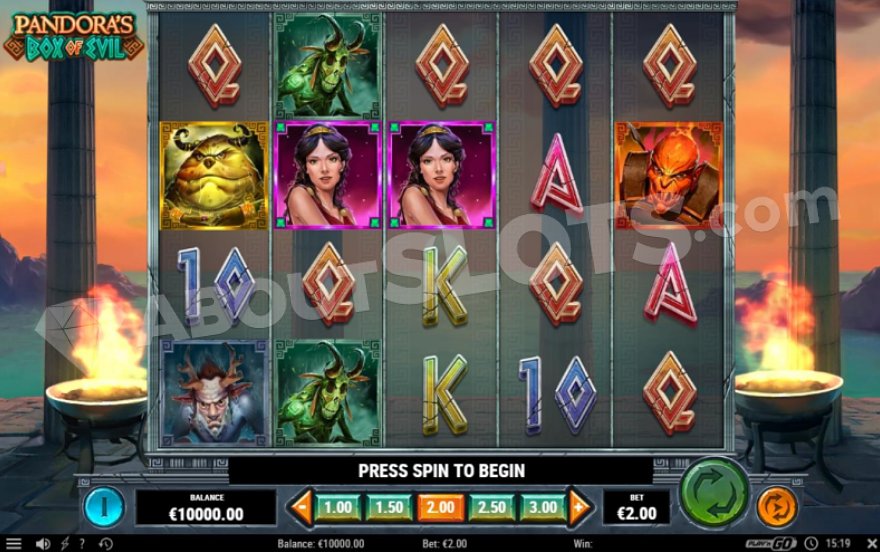880x552 pixels.
Task: Open the blue info paytable button
Action: [103, 506]
